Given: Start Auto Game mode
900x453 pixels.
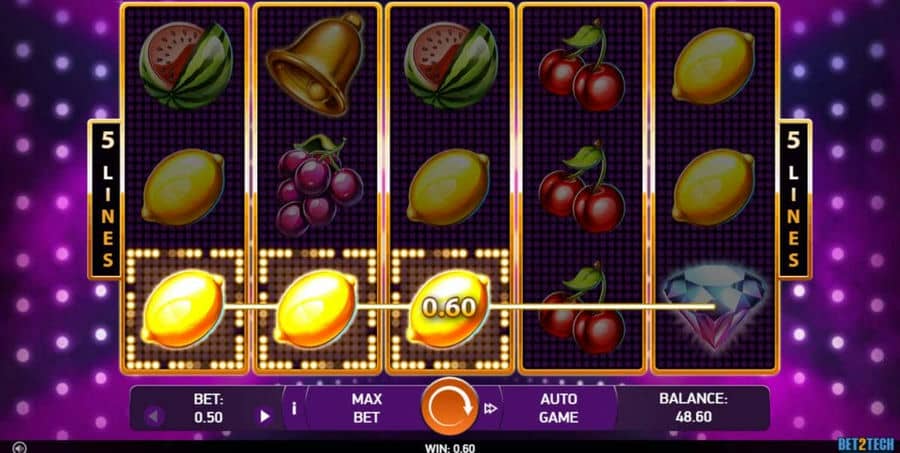Looking at the screenshot, I should [x=558, y=407].
